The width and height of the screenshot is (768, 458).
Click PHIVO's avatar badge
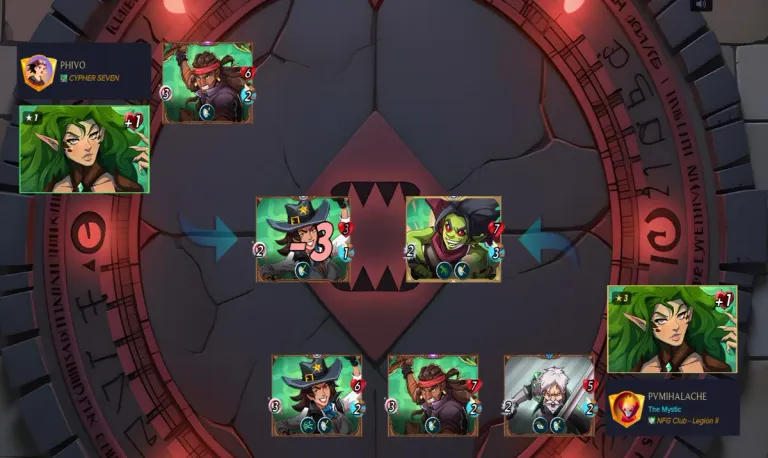click(37, 72)
